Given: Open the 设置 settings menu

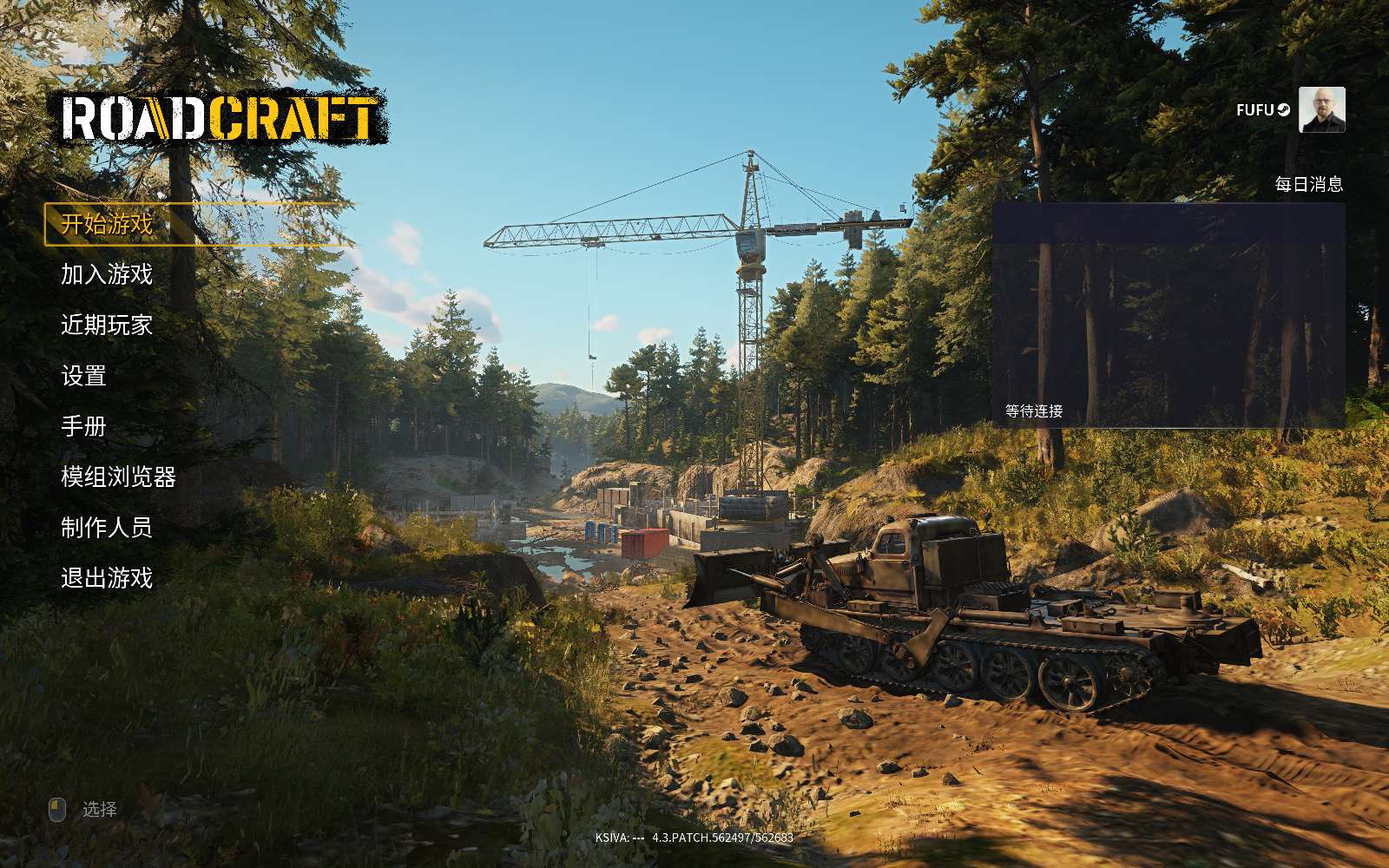Looking at the screenshot, I should pos(84,376).
